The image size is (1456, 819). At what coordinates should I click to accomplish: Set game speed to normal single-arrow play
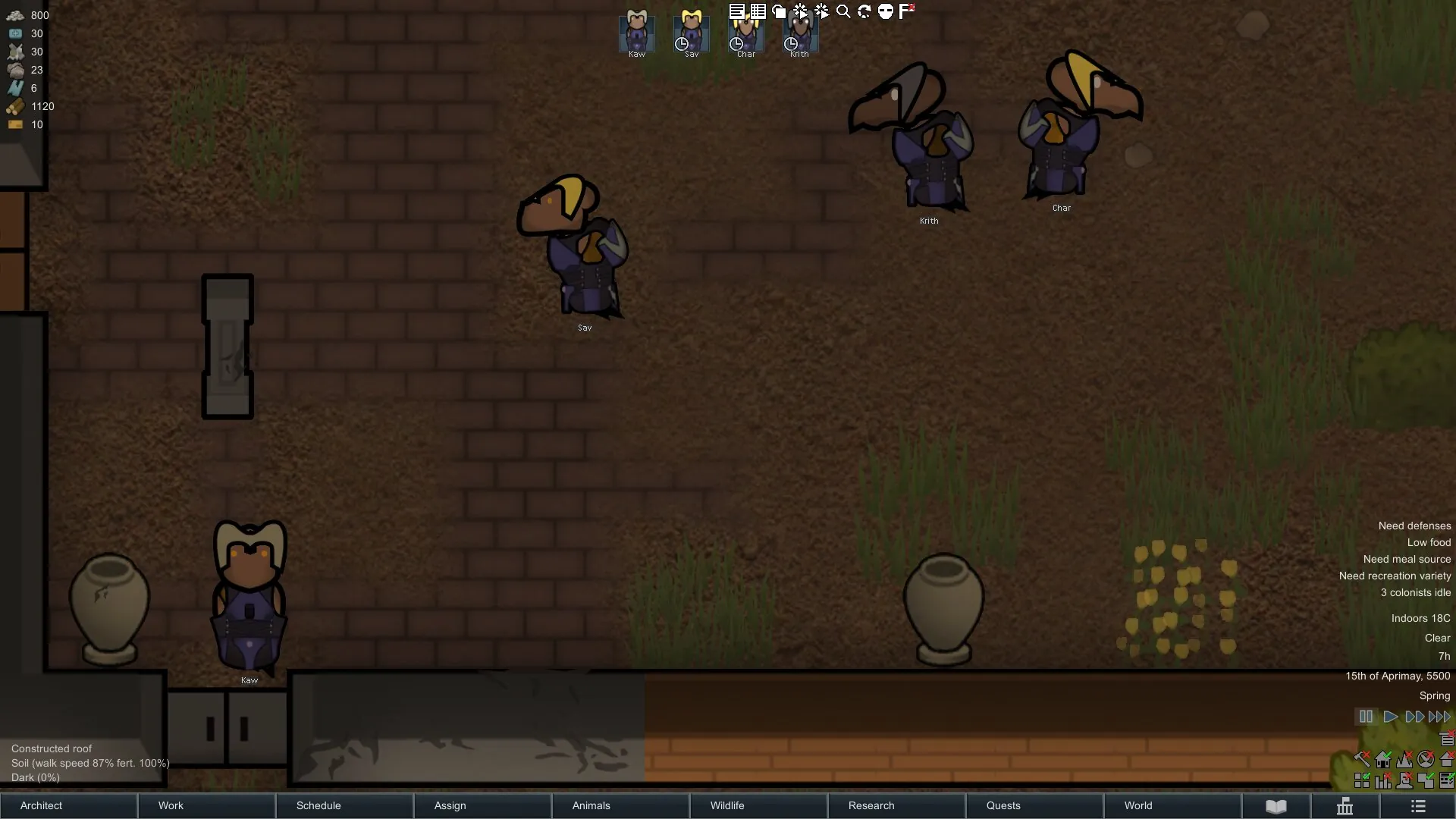1390,717
